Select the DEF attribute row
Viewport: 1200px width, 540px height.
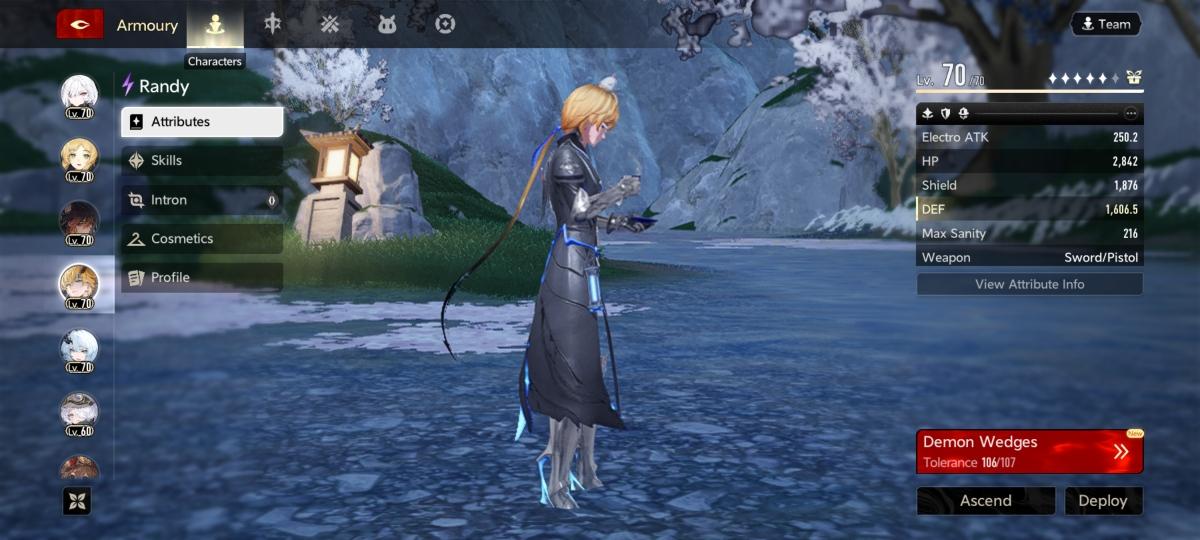pyautogui.click(x=1029, y=209)
